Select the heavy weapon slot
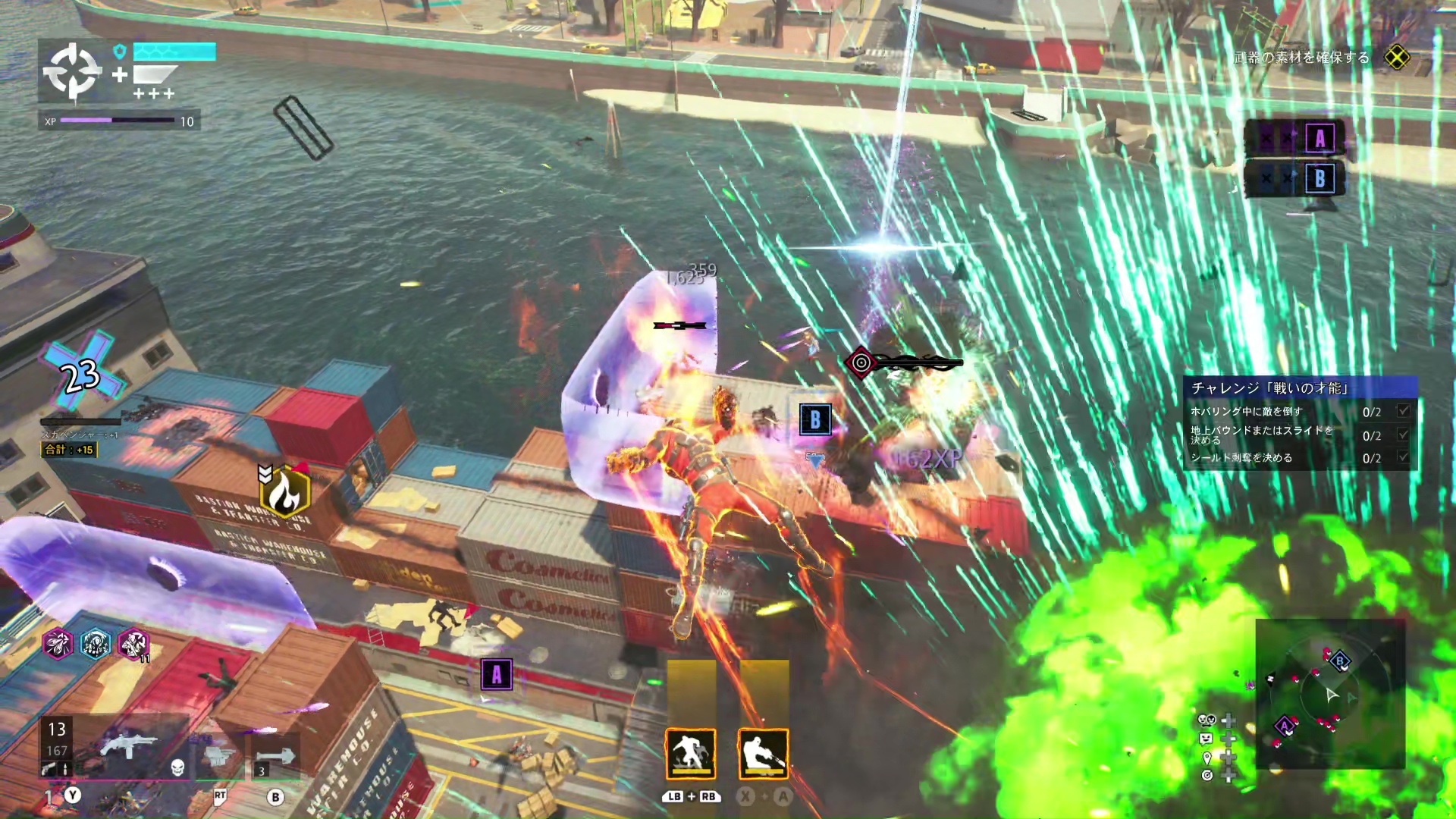This screenshot has width=1456, height=819. coord(219,754)
